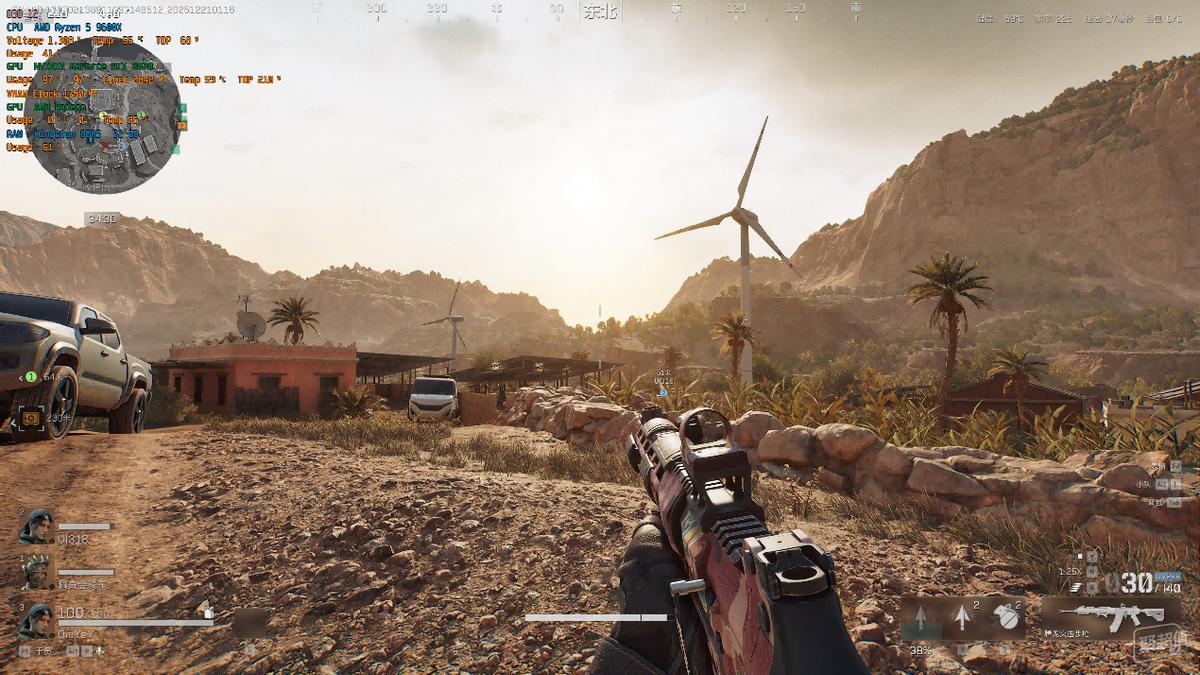Select the arrow item with count 2
The height and width of the screenshot is (675, 1200).
tap(963, 618)
